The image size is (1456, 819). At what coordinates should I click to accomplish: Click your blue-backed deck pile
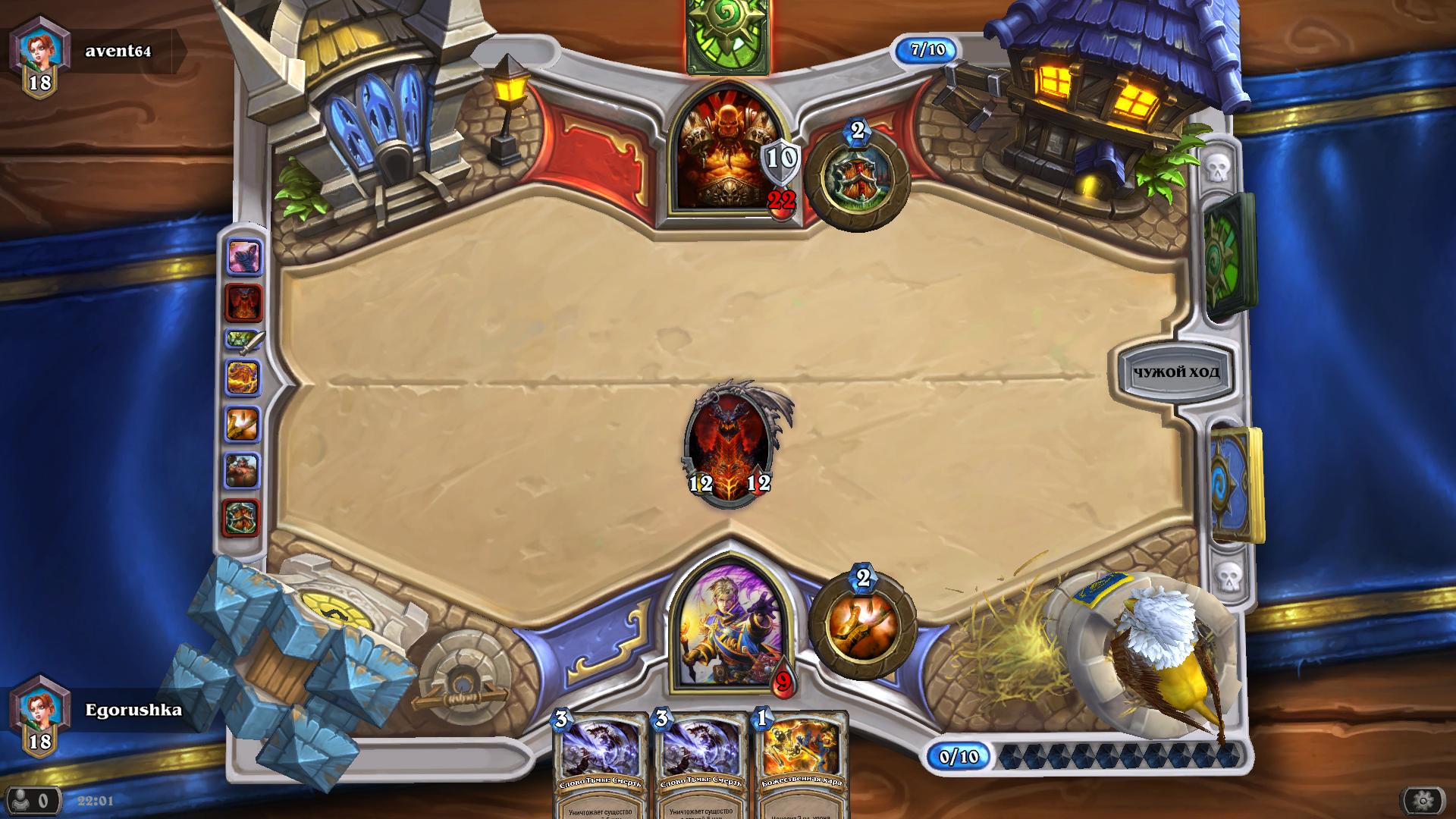tap(1236, 485)
